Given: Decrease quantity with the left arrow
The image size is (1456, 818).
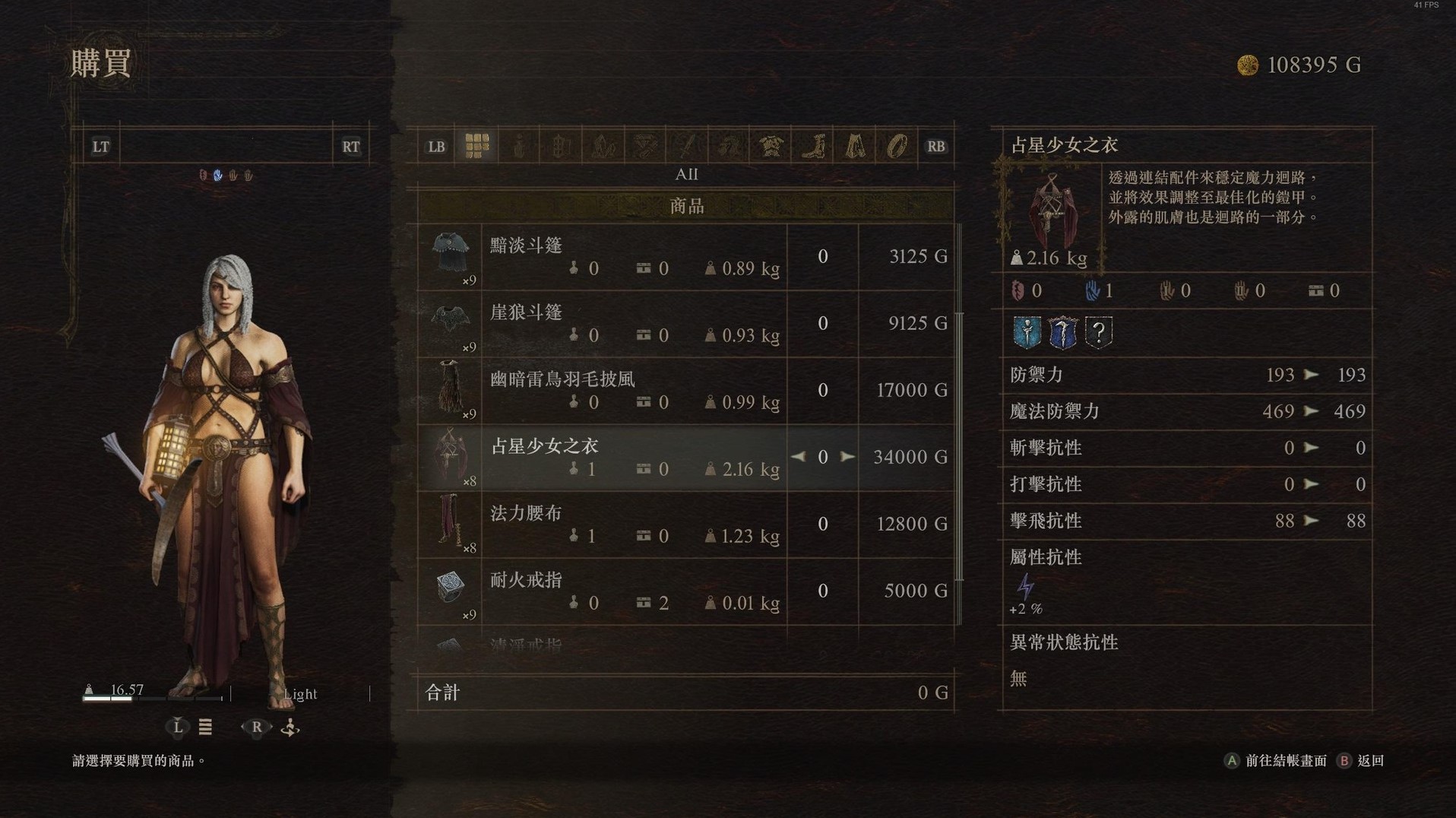Looking at the screenshot, I should (799, 457).
